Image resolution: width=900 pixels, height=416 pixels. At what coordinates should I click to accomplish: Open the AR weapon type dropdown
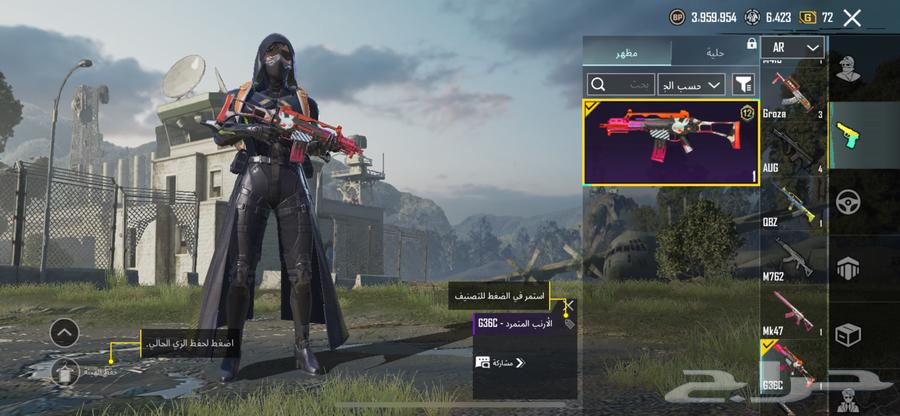click(x=792, y=47)
